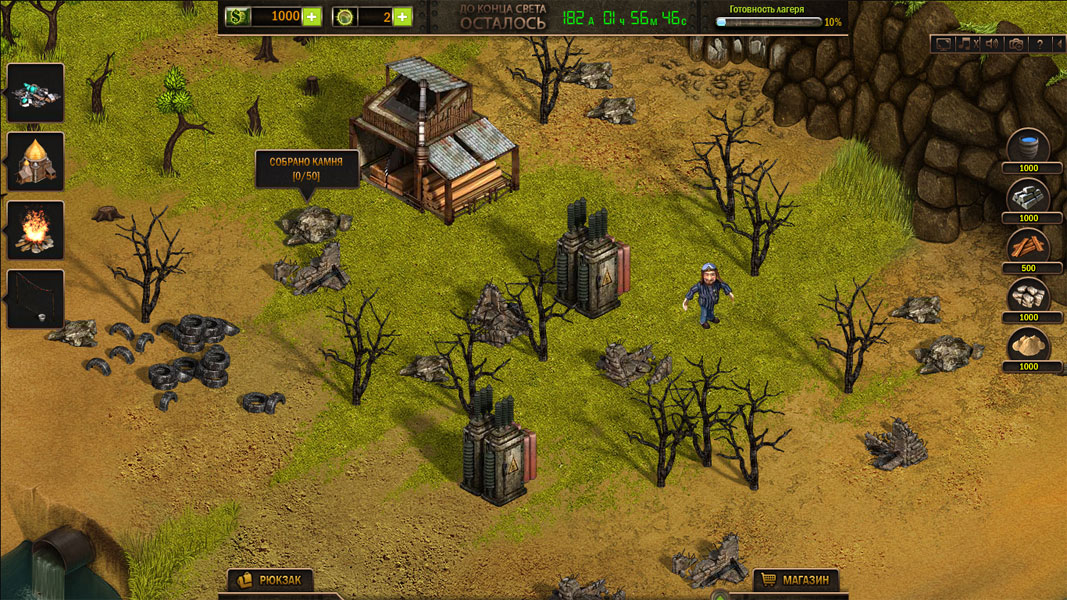Click the sand pile resource icon
The image size is (1067, 600).
[1028, 345]
